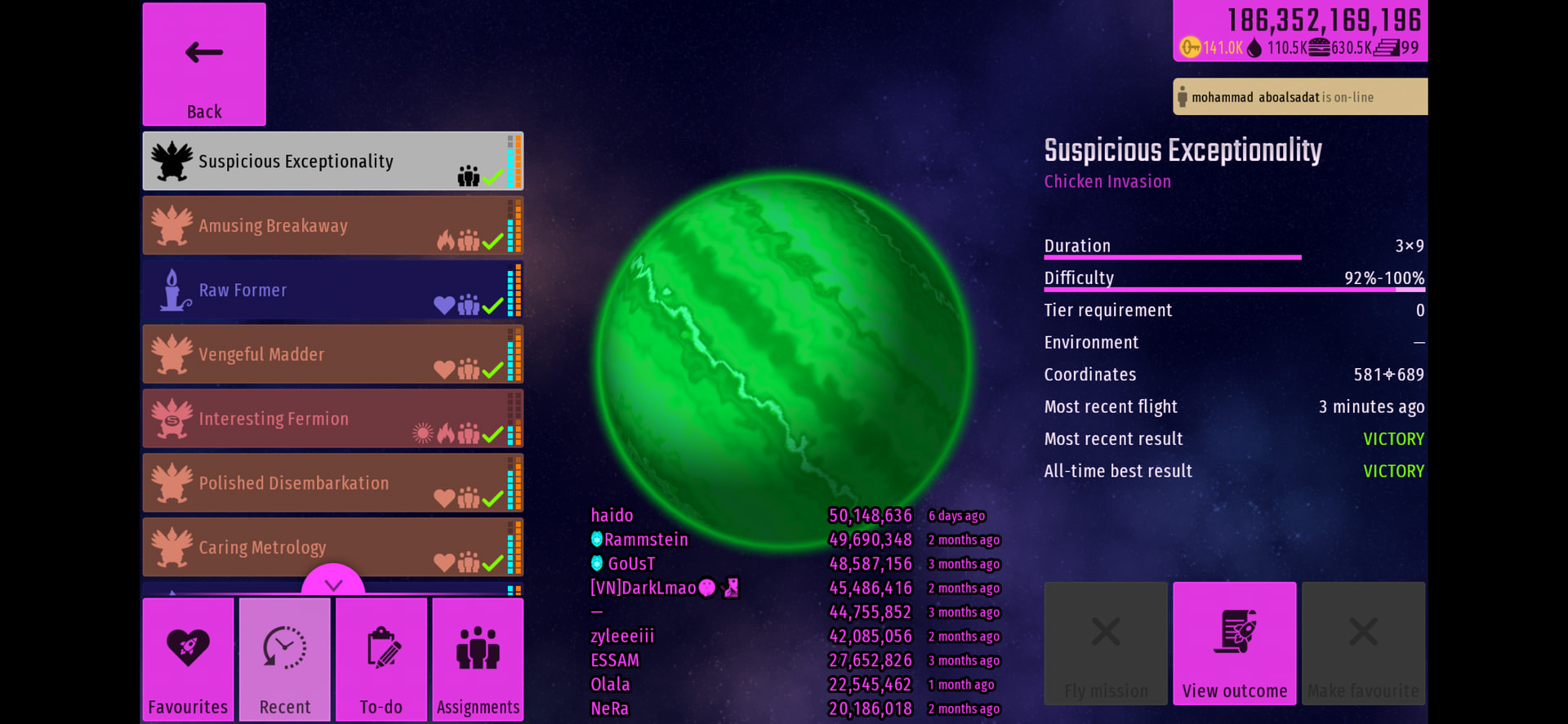The width and height of the screenshot is (1568, 724).
Task: Select the Polished Disembarkation mission
Action: coord(332,483)
